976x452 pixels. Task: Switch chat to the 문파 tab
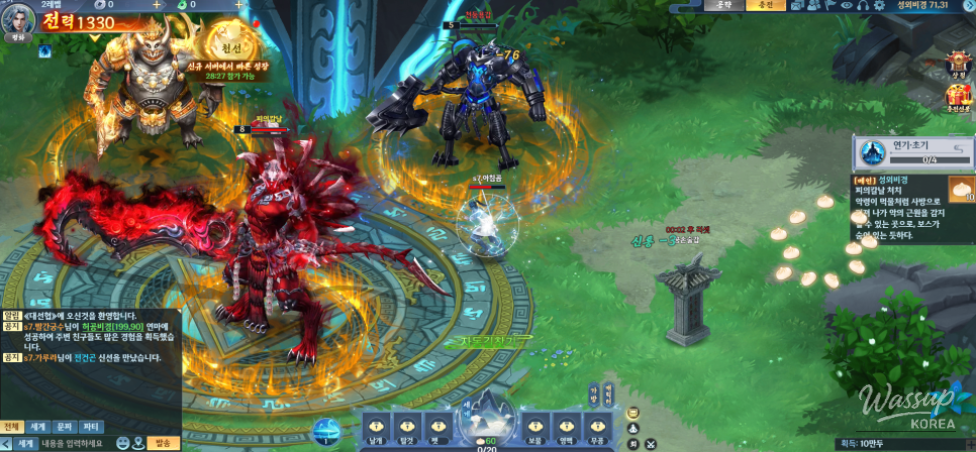pyautogui.click(x=64, y=426)
